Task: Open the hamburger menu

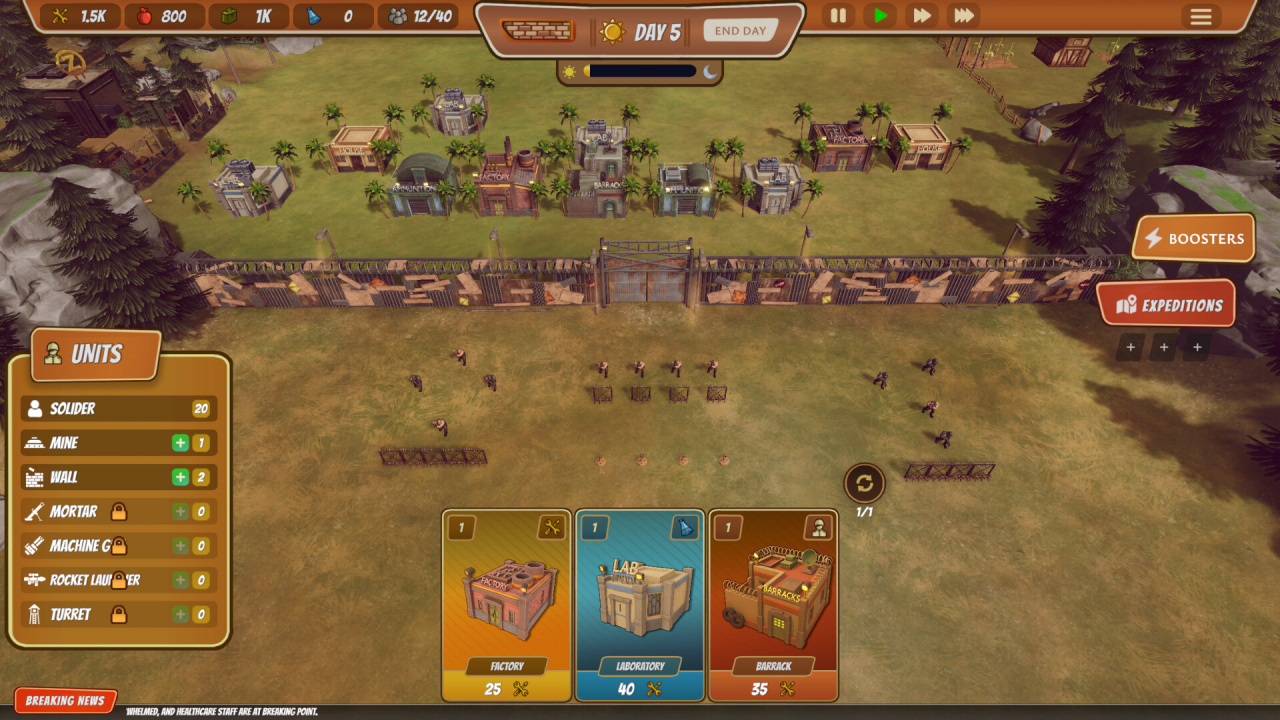Action: [x=1200, y=17]
